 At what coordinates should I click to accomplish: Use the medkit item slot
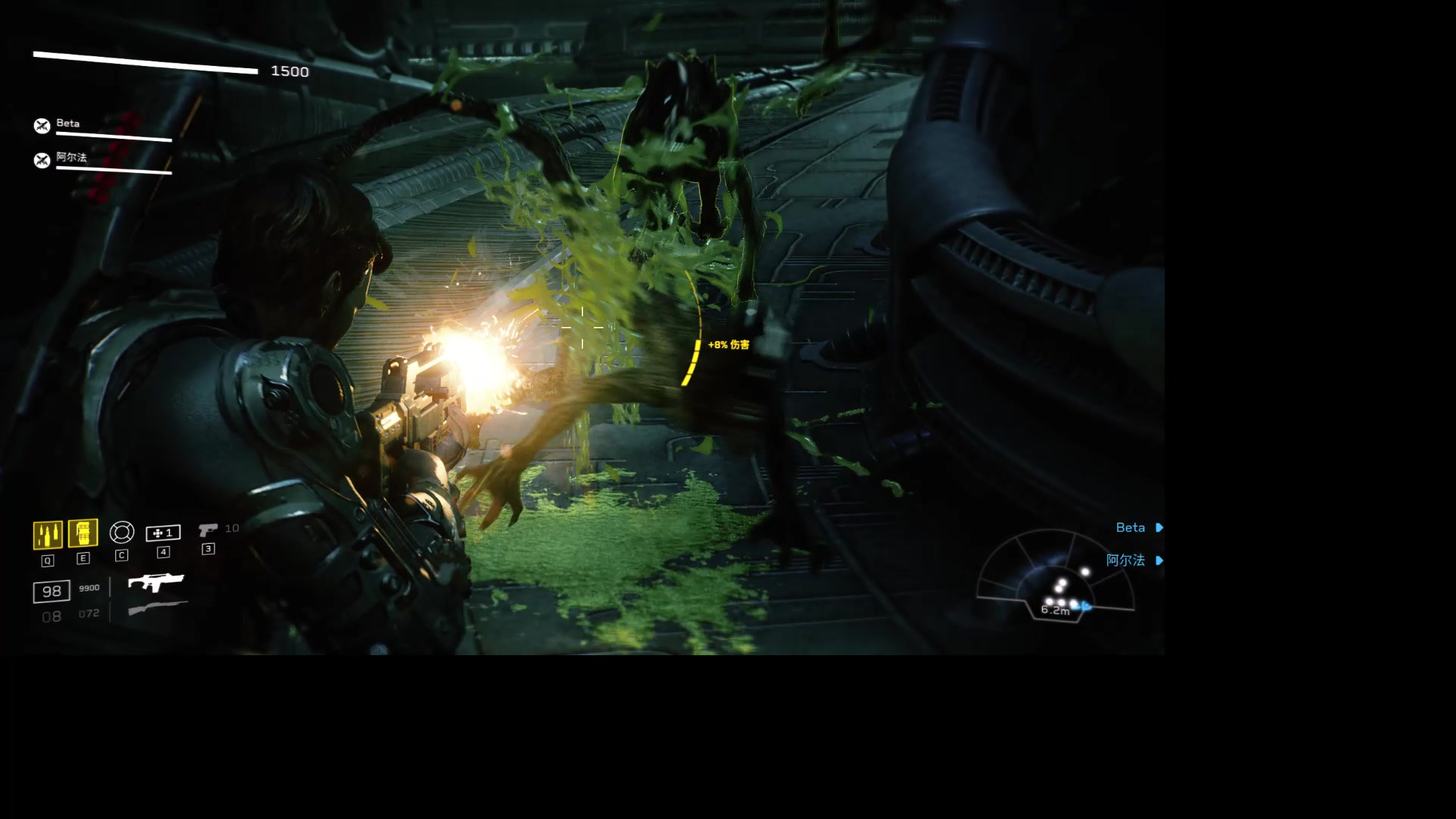(163, 533)
